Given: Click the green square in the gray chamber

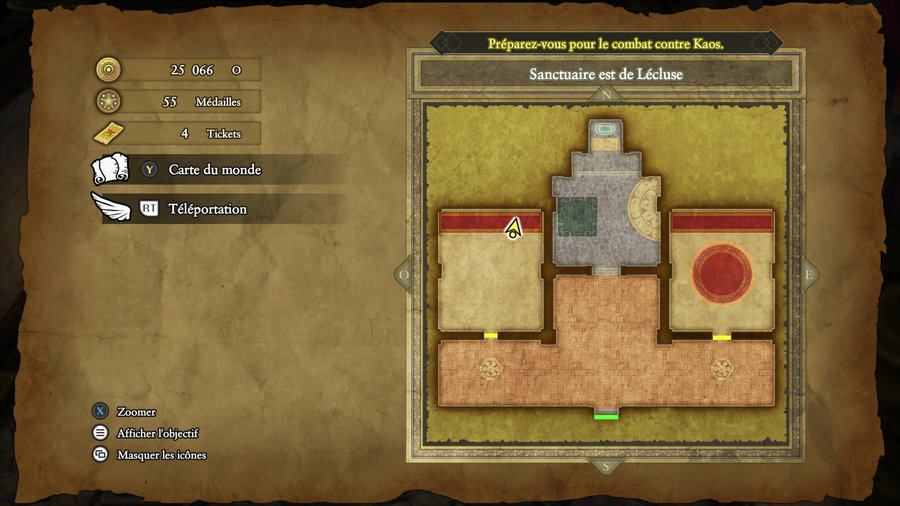Looking at the screenshot, I should click(577, 217).
